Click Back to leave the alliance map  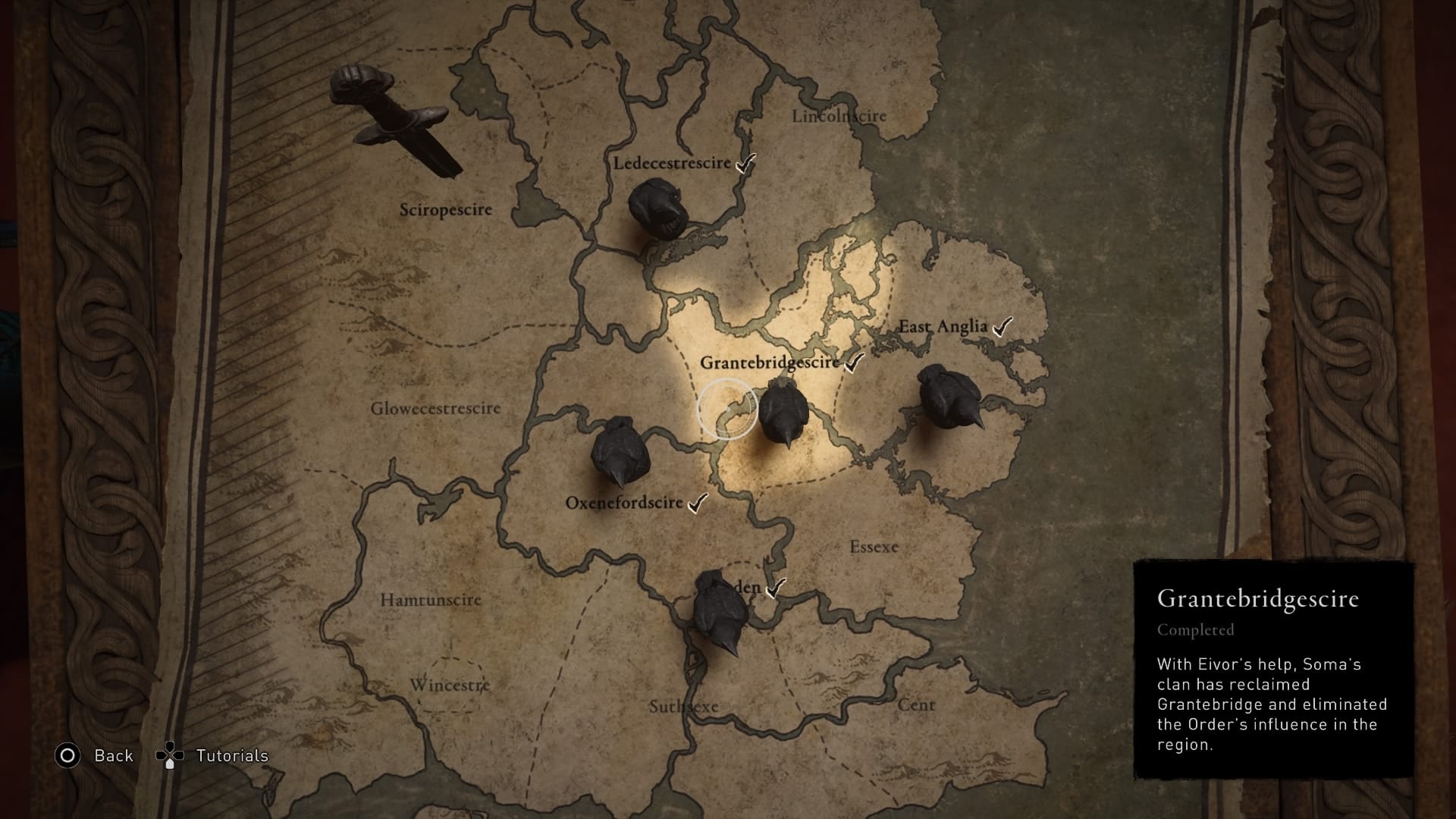[x=112, y=755]
